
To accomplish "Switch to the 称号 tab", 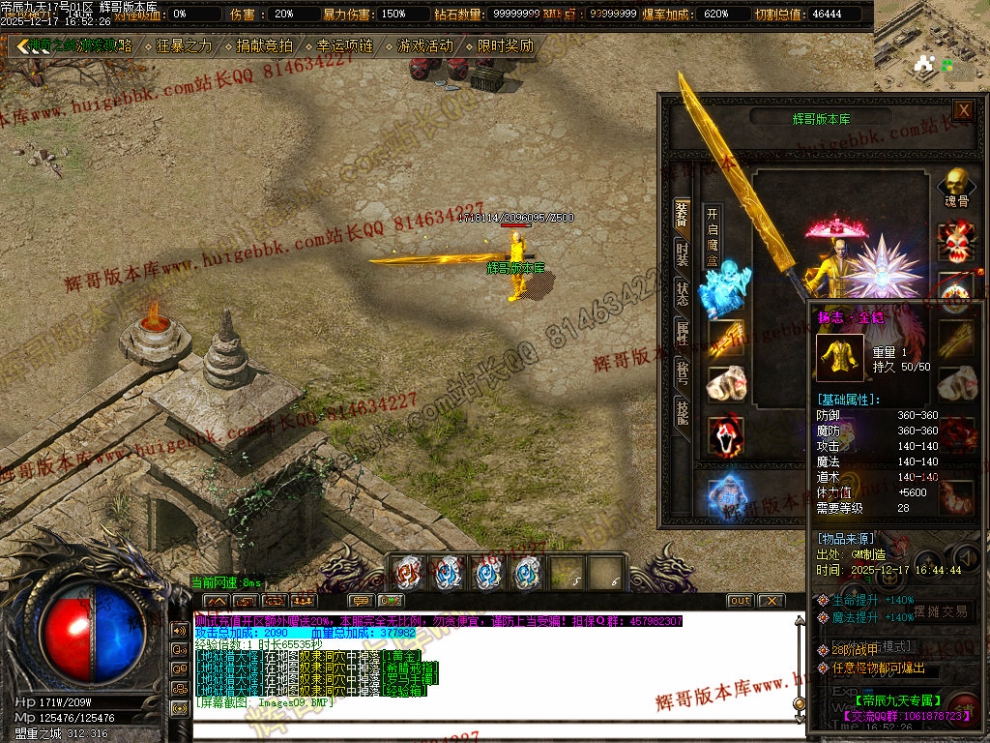I will click(682, 371).
